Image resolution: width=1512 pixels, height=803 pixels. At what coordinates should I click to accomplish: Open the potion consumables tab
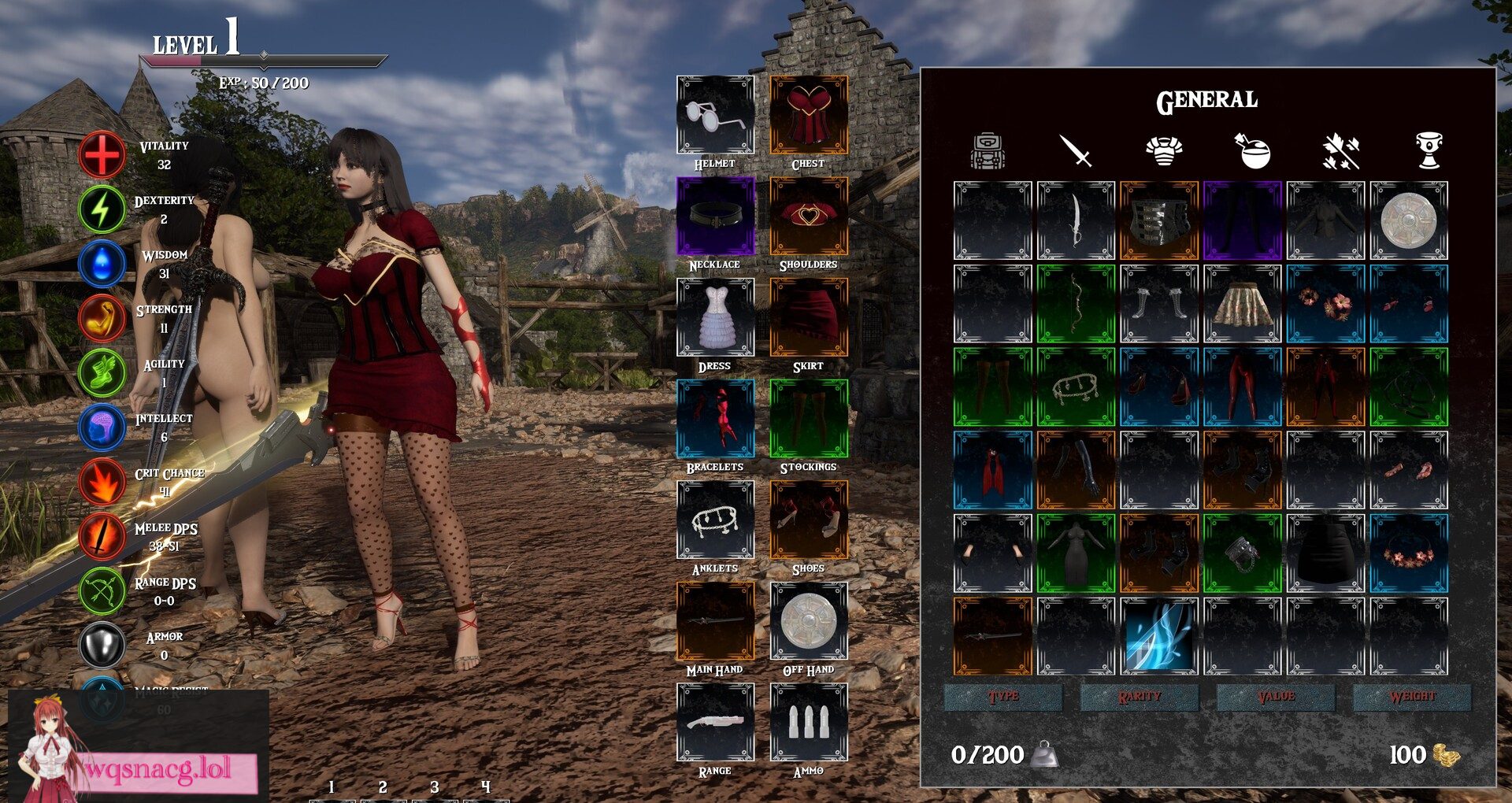(x=1253, y=150)
